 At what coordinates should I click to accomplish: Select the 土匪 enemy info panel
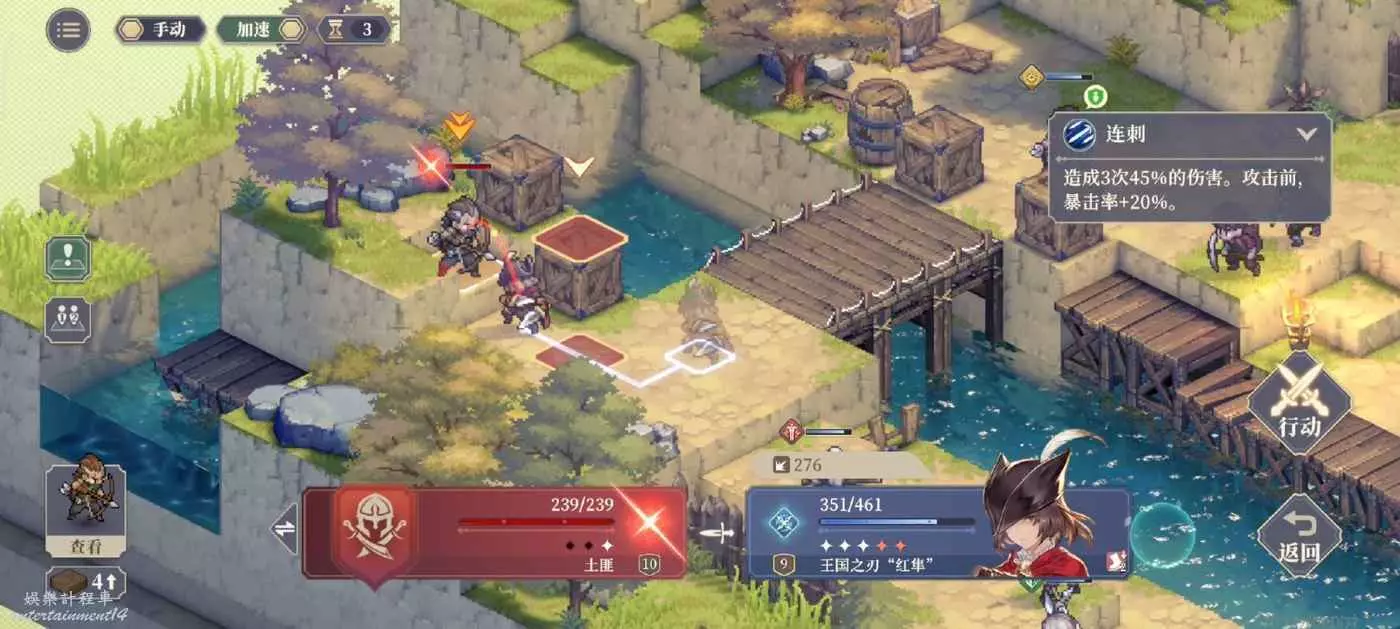click(495, 533)
